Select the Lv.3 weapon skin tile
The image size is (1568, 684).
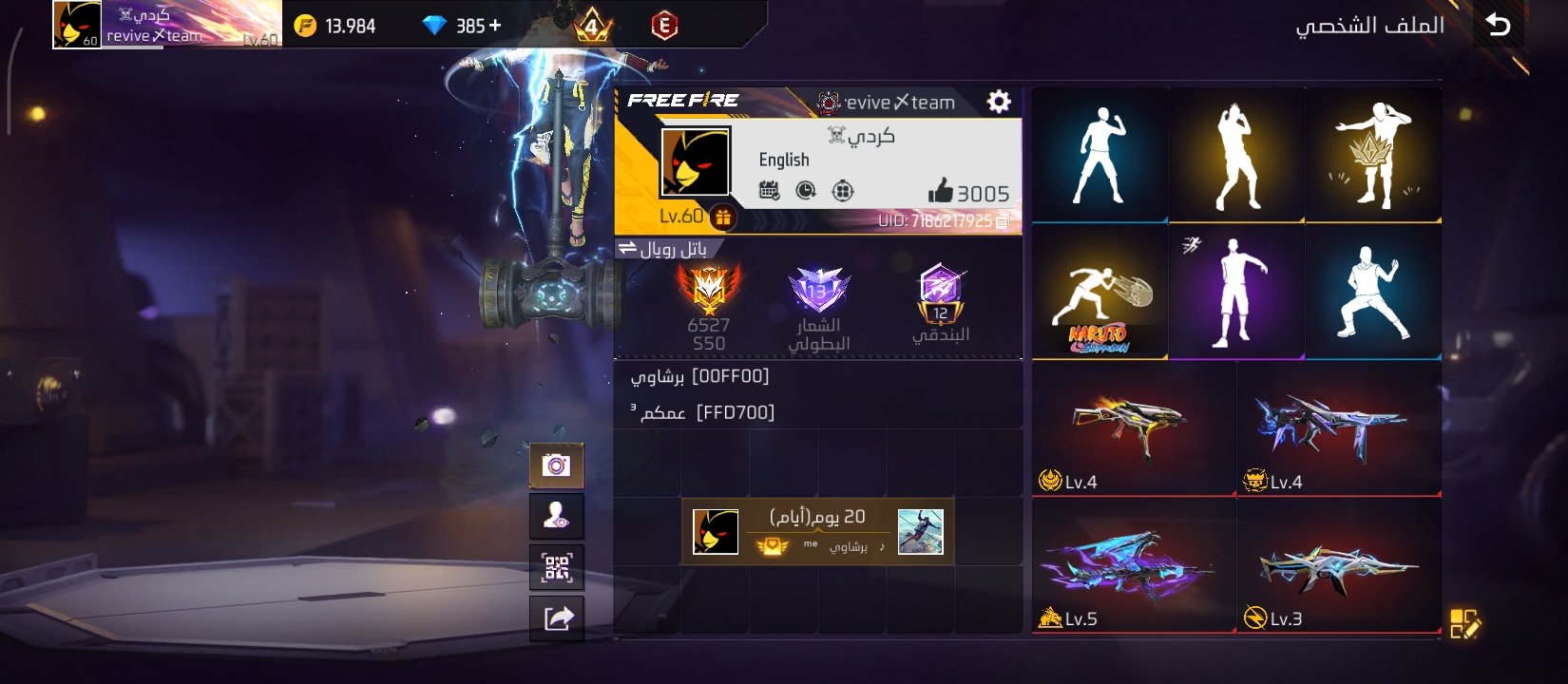click(1338, 566)
